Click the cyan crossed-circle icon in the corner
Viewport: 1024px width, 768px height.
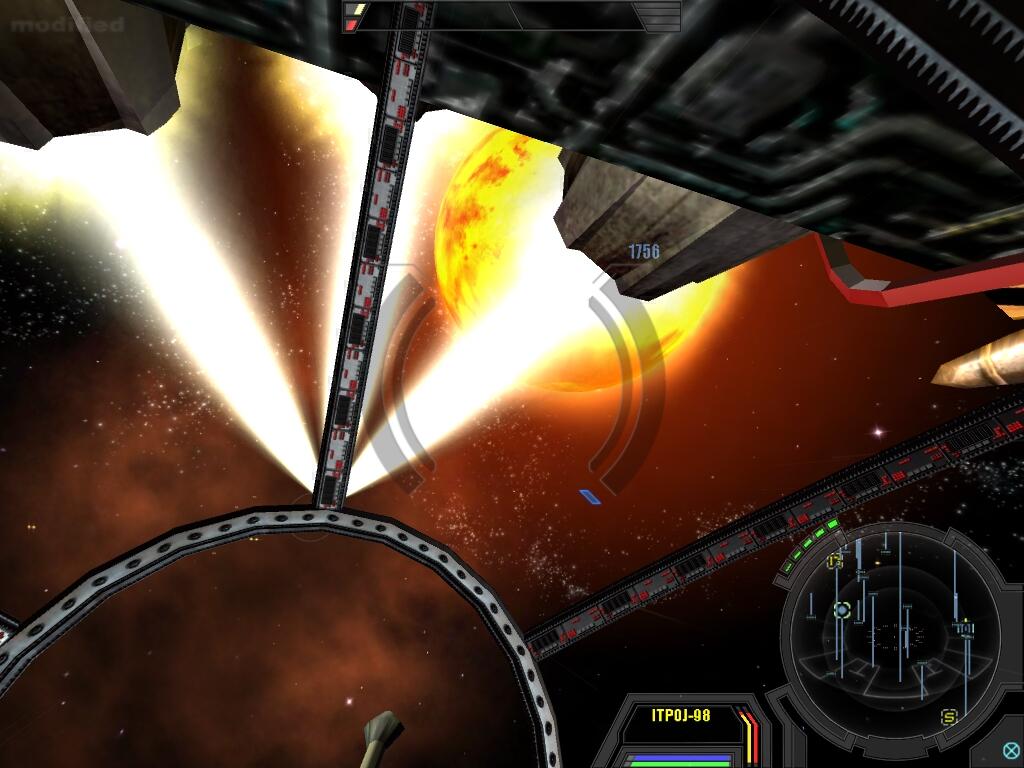tap(1011, 751)
